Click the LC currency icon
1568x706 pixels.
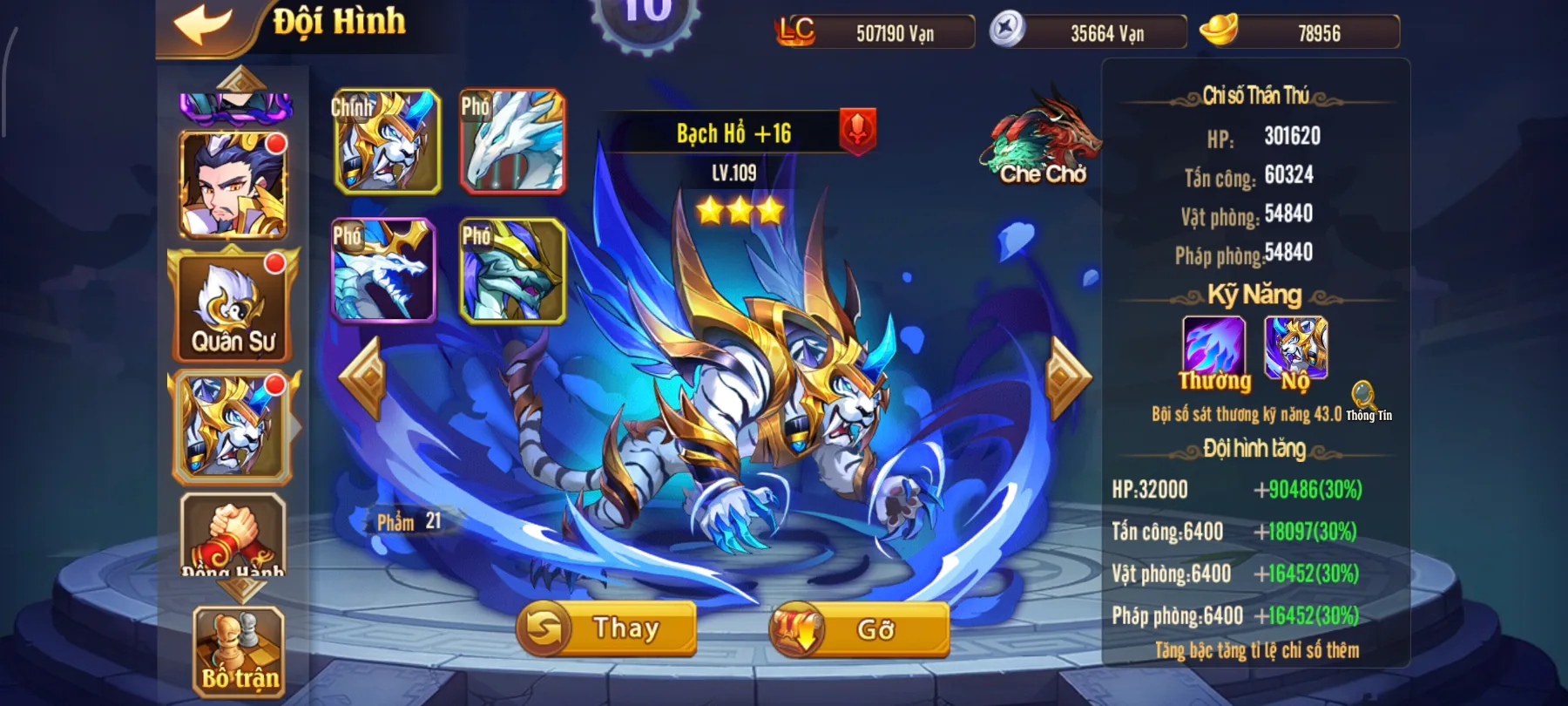(x=794, y=33)
